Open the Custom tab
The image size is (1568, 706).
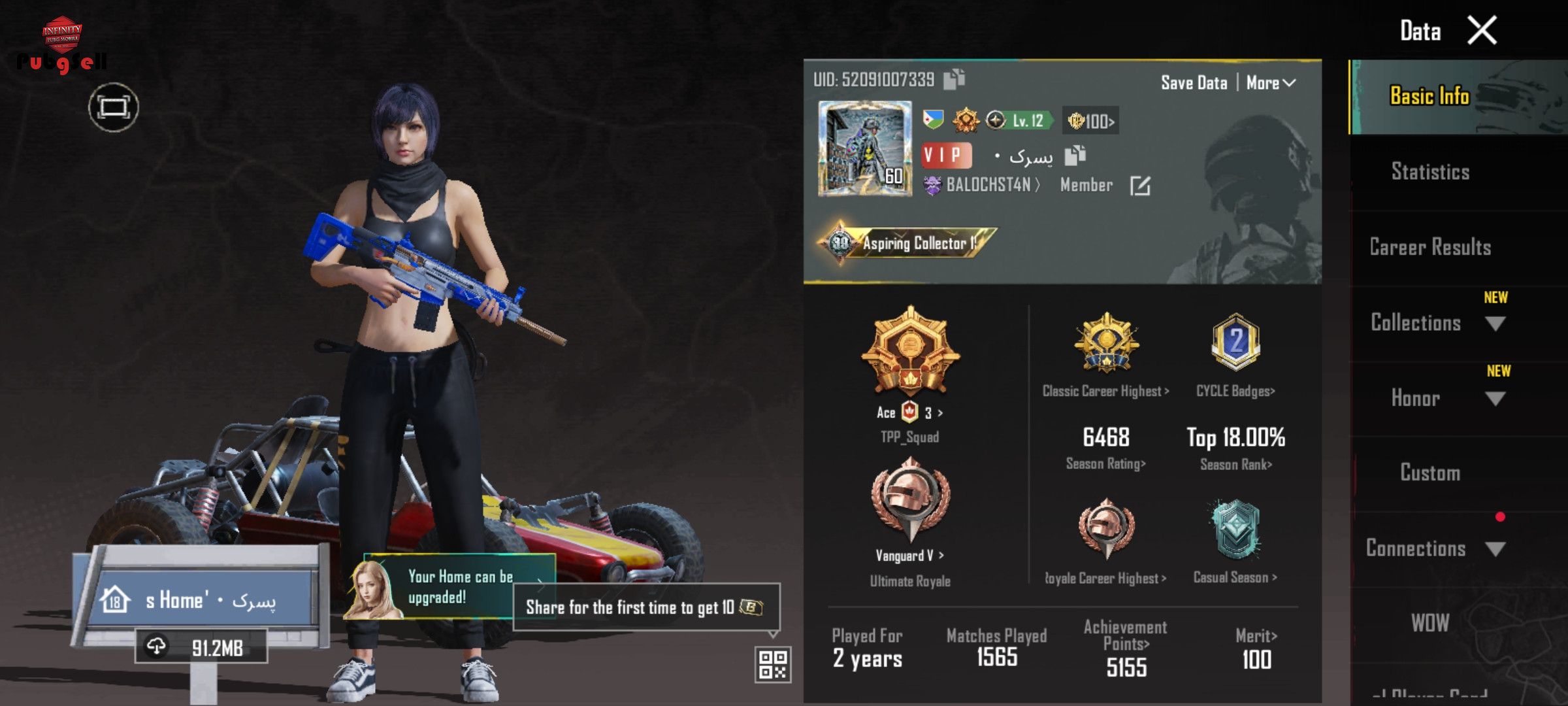click(x=1430, y=473)
